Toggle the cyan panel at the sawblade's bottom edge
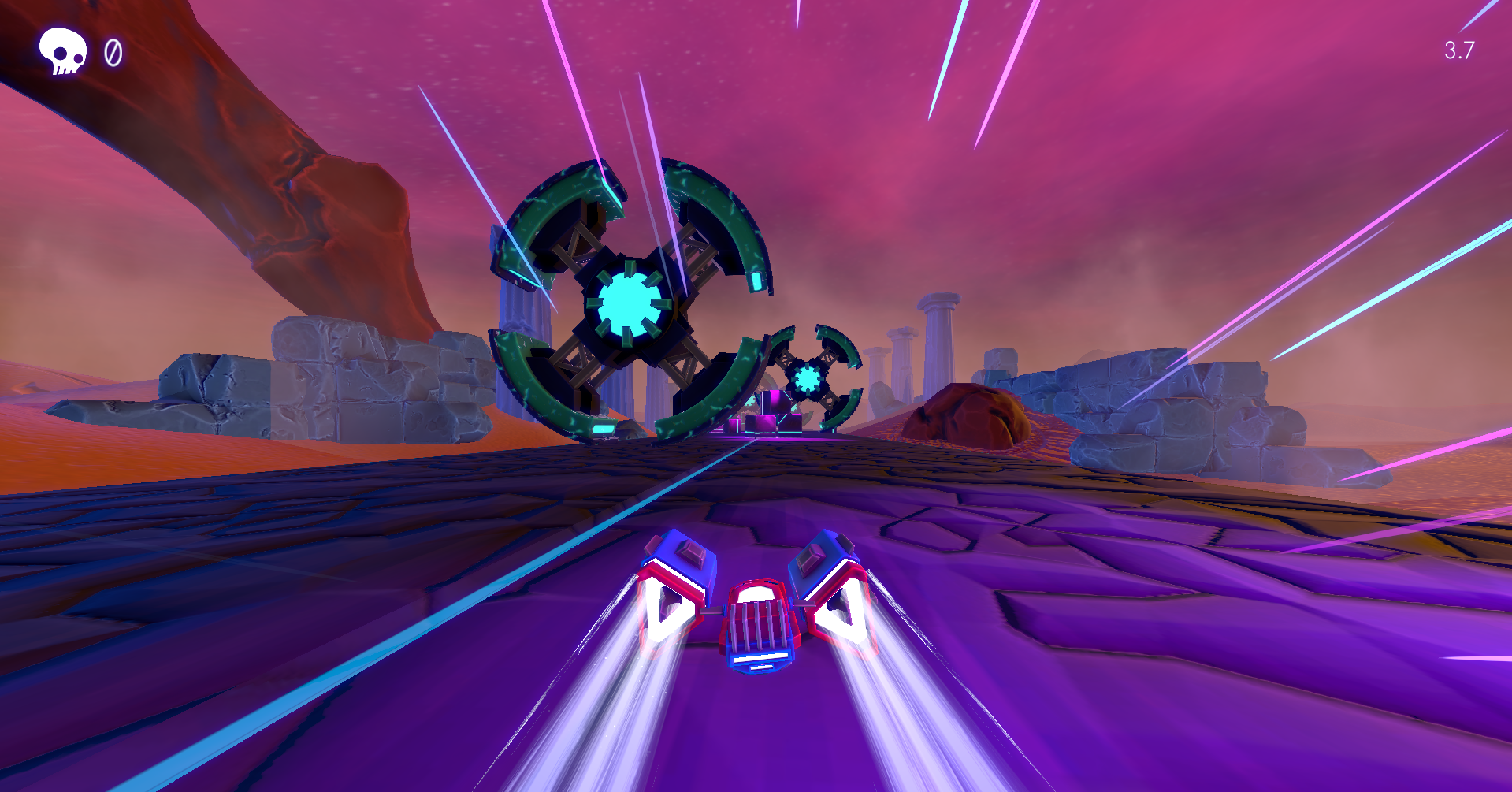The image size is (1512, 792). click(x=602, y=429)
